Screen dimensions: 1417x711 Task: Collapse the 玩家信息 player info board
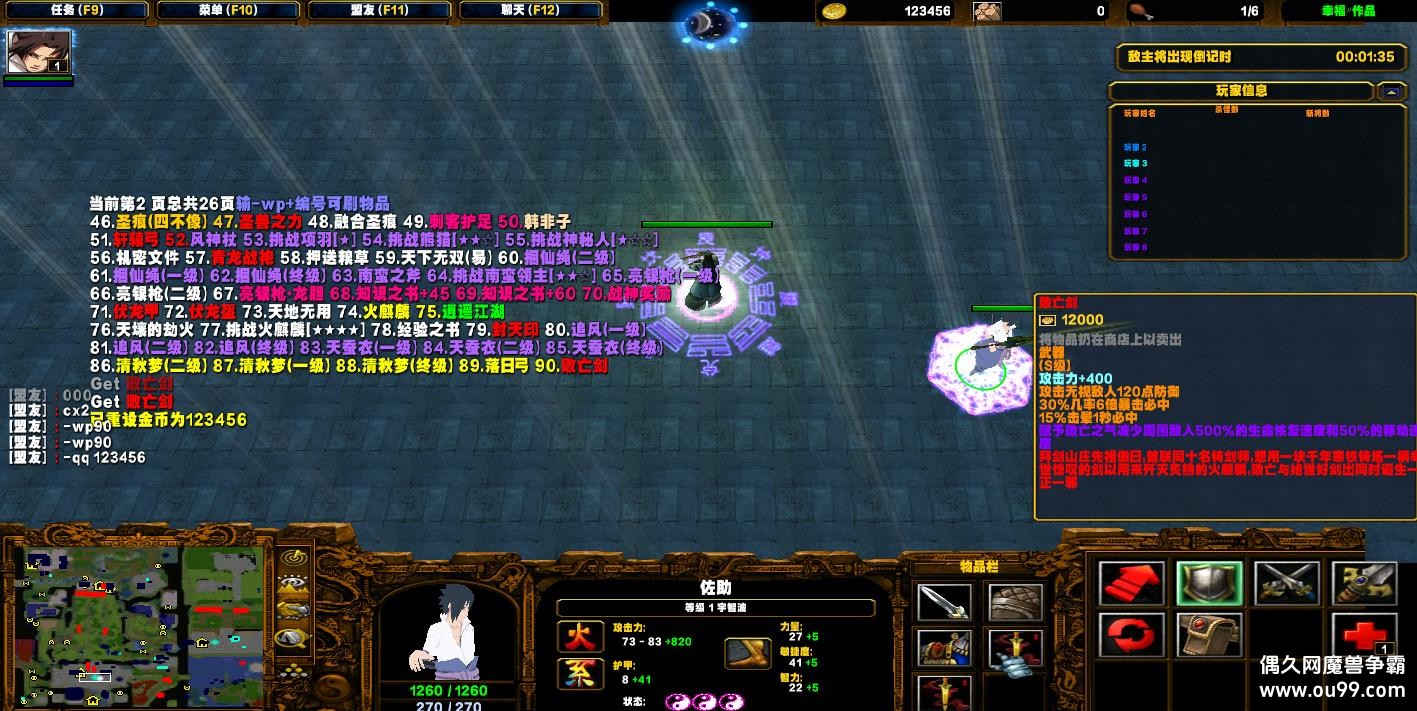coord(1391,91)
